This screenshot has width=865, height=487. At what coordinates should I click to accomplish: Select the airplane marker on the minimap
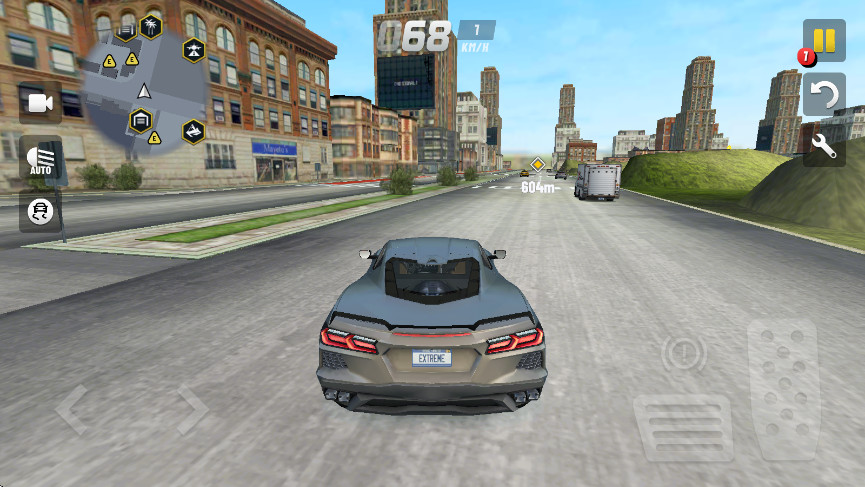(194, 49)
